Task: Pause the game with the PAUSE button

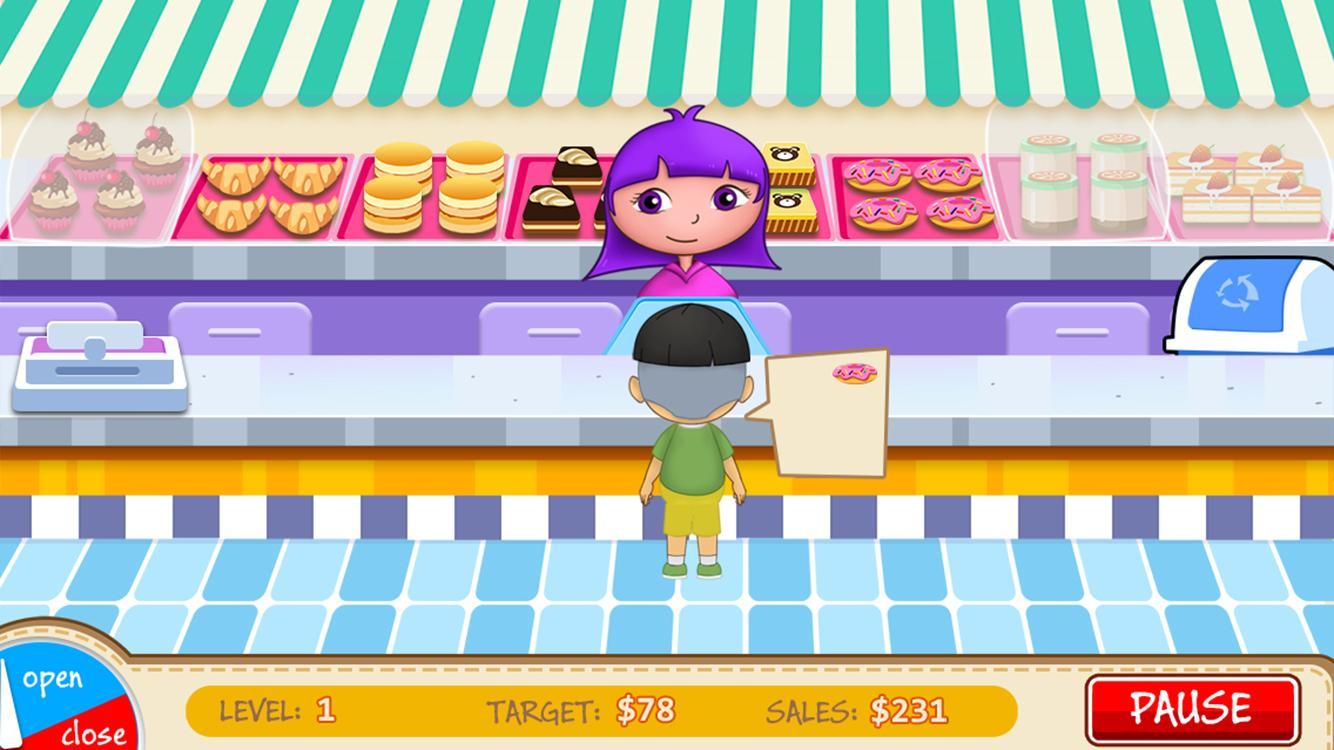Action: (x=1192, y=708)
